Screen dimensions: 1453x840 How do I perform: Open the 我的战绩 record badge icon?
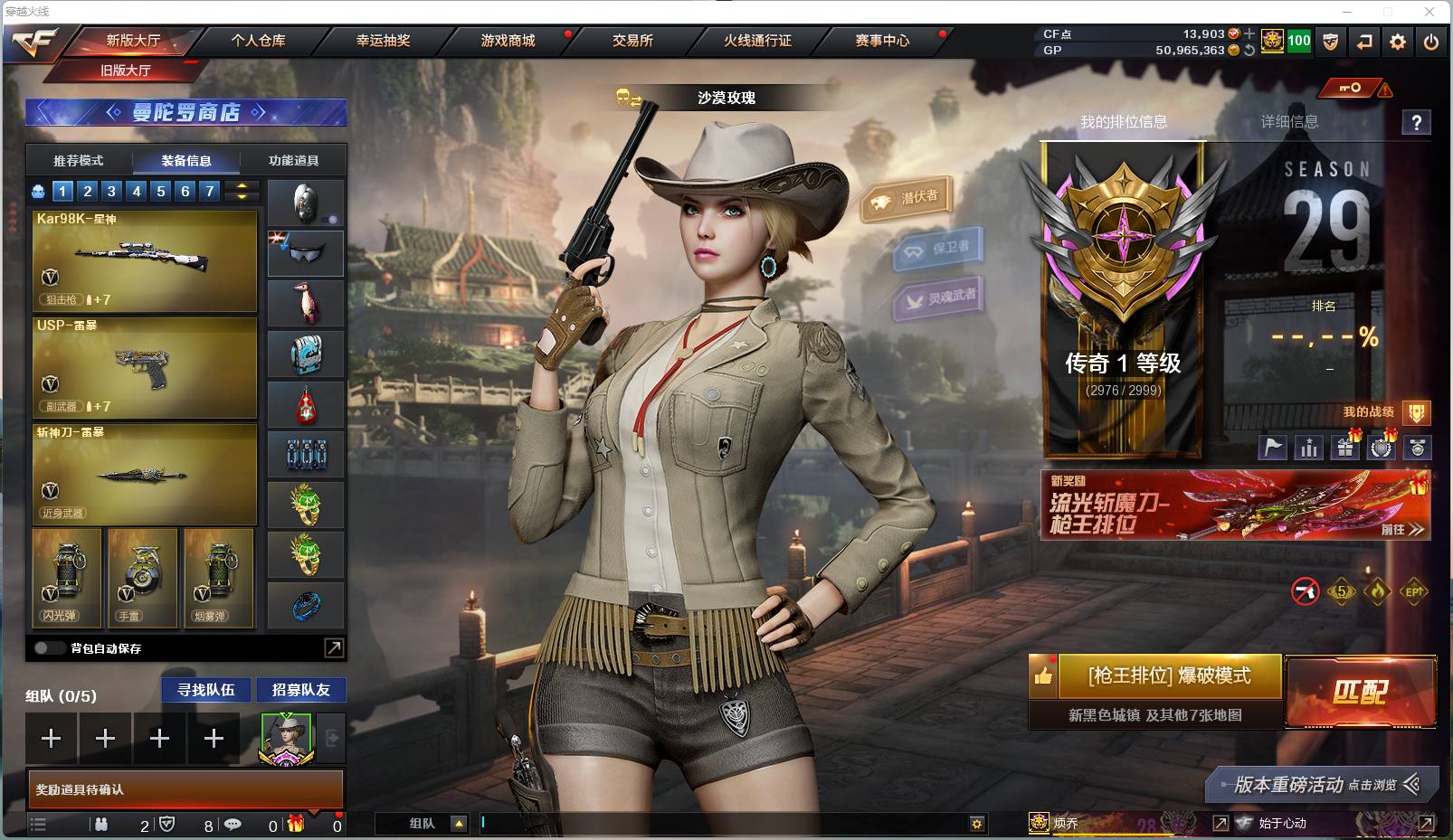click(x=1417, y=412)
